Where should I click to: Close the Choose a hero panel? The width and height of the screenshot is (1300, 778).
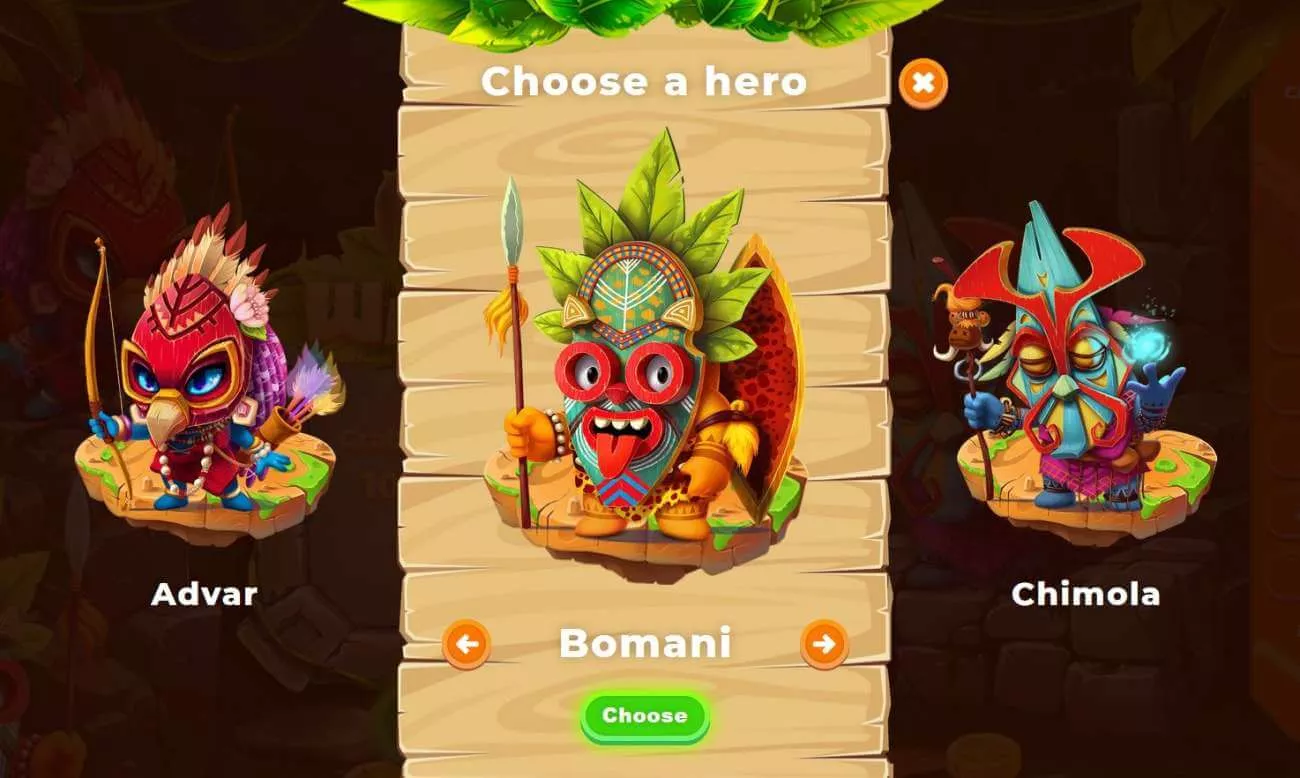pyautogui.click(x=922, y=84)
